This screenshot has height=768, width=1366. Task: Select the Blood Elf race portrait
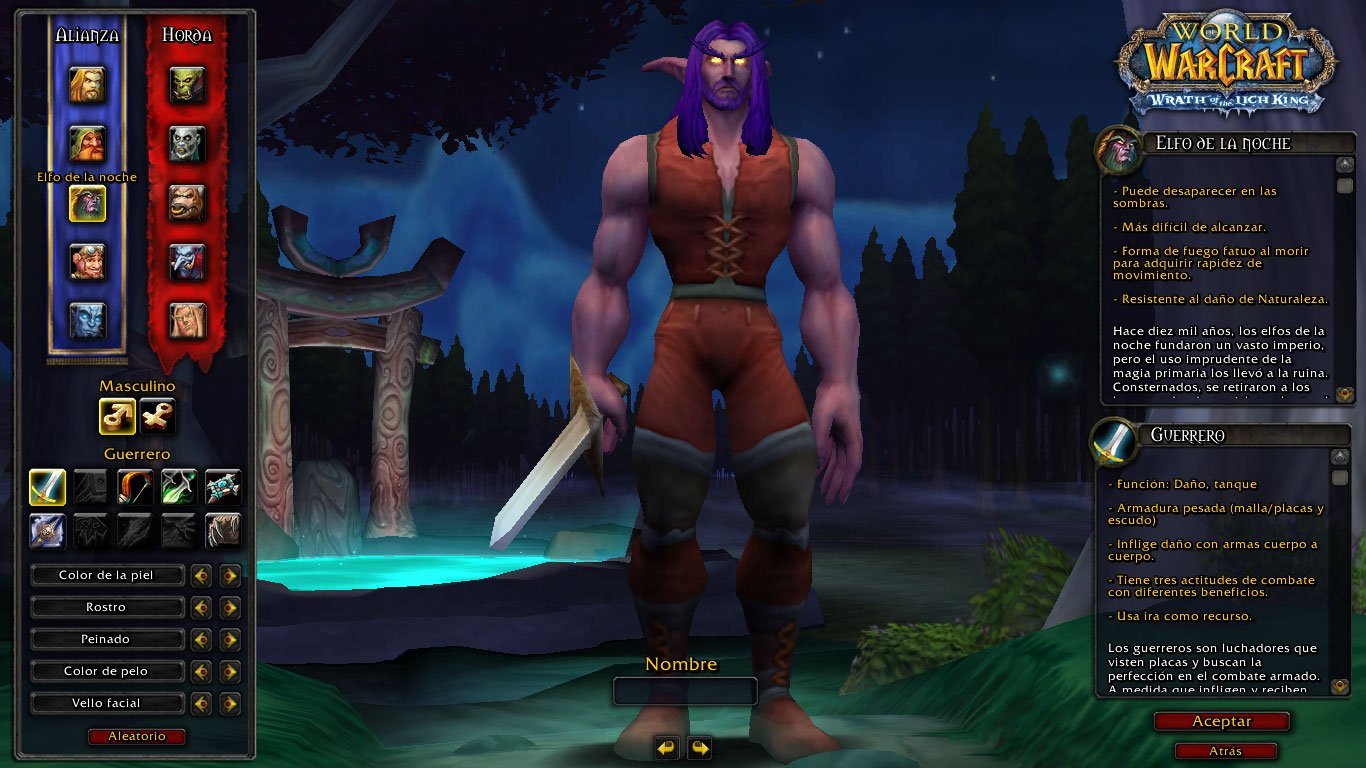tap(187, 320)
